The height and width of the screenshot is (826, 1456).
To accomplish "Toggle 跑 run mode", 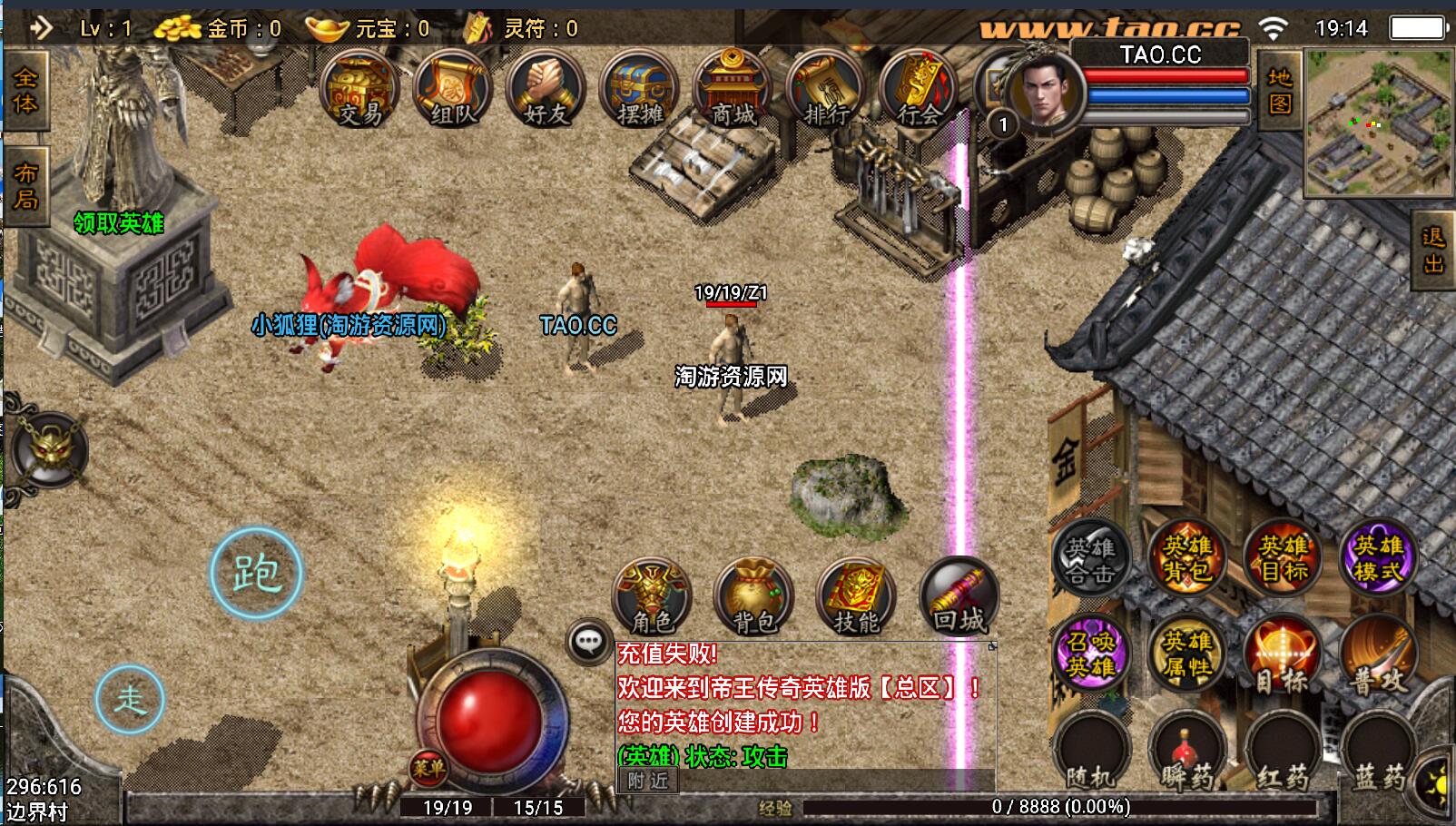I will click(256, 574).
